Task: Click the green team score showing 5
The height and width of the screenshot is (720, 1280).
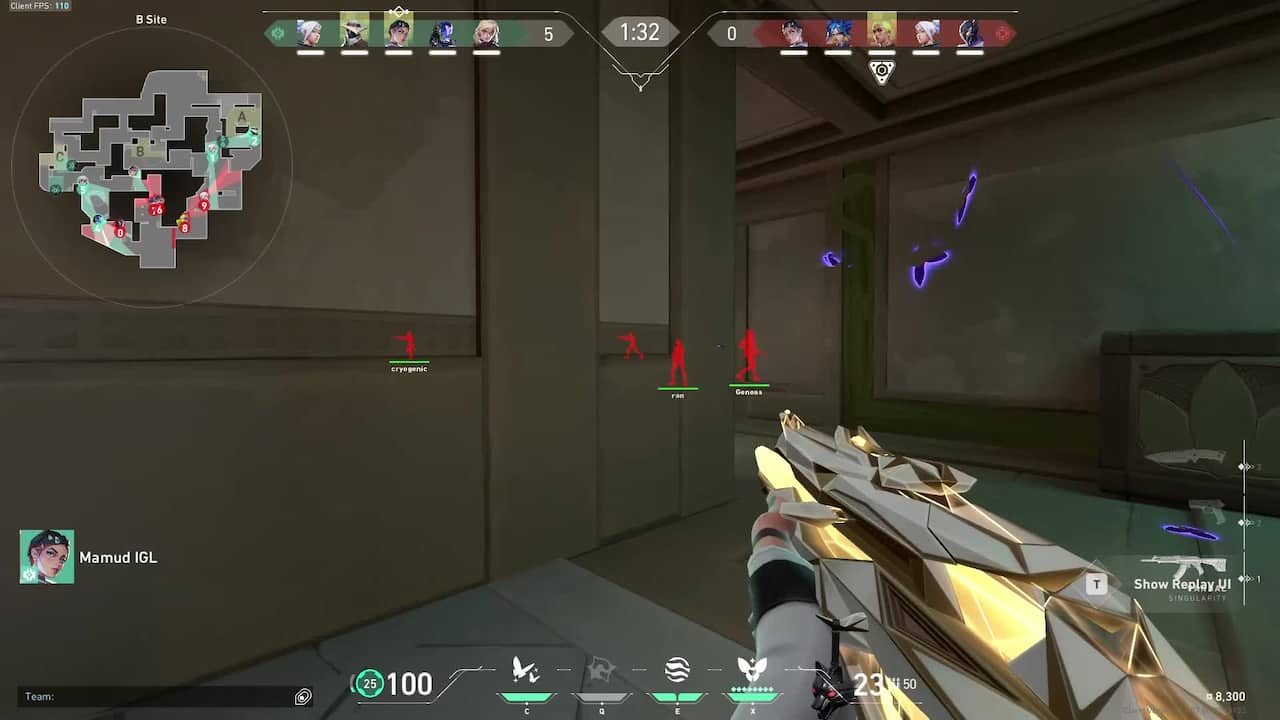Action: click(x=546, y=33)
